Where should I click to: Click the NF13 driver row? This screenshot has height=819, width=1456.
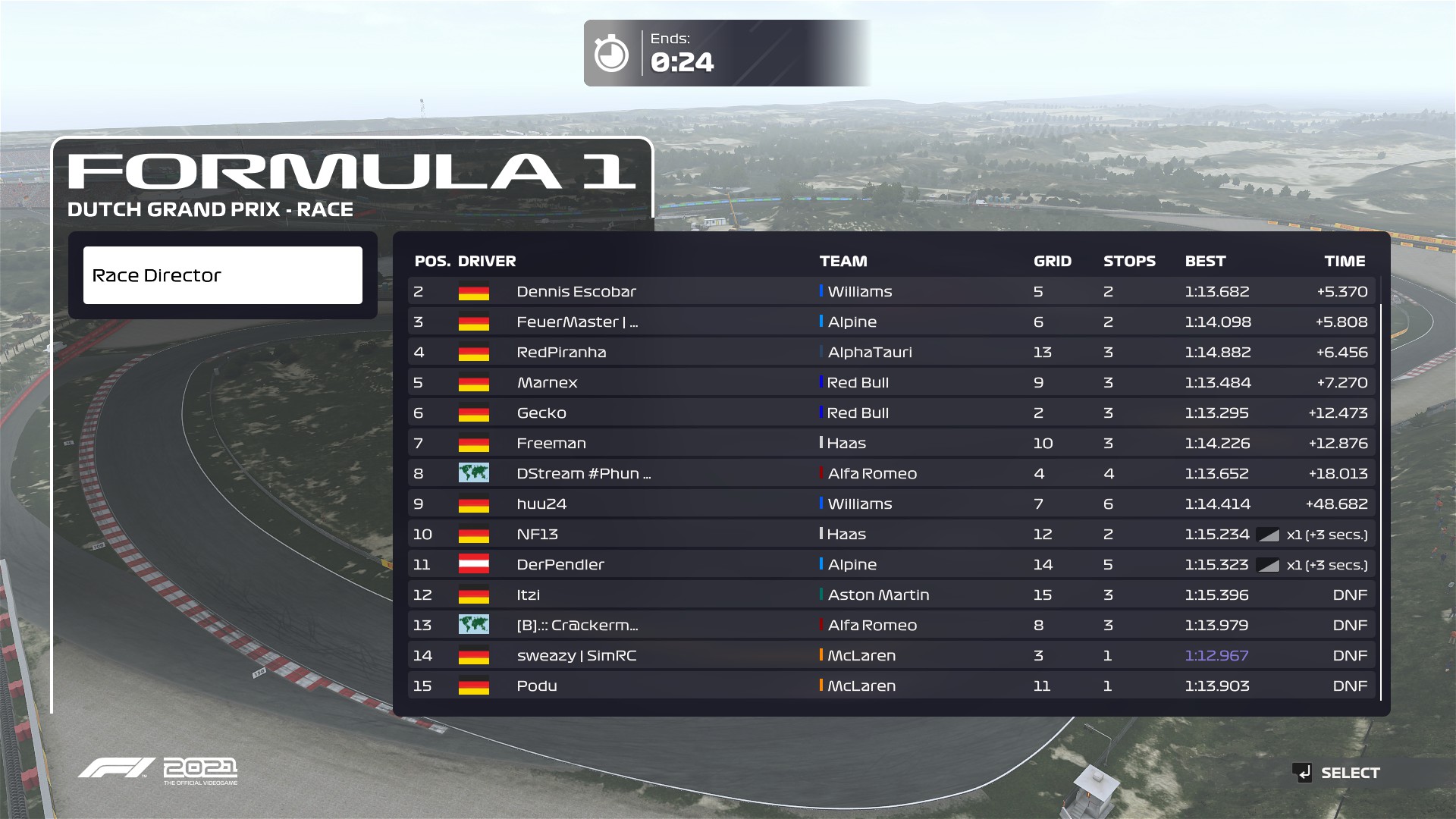[x=891, y=534]
